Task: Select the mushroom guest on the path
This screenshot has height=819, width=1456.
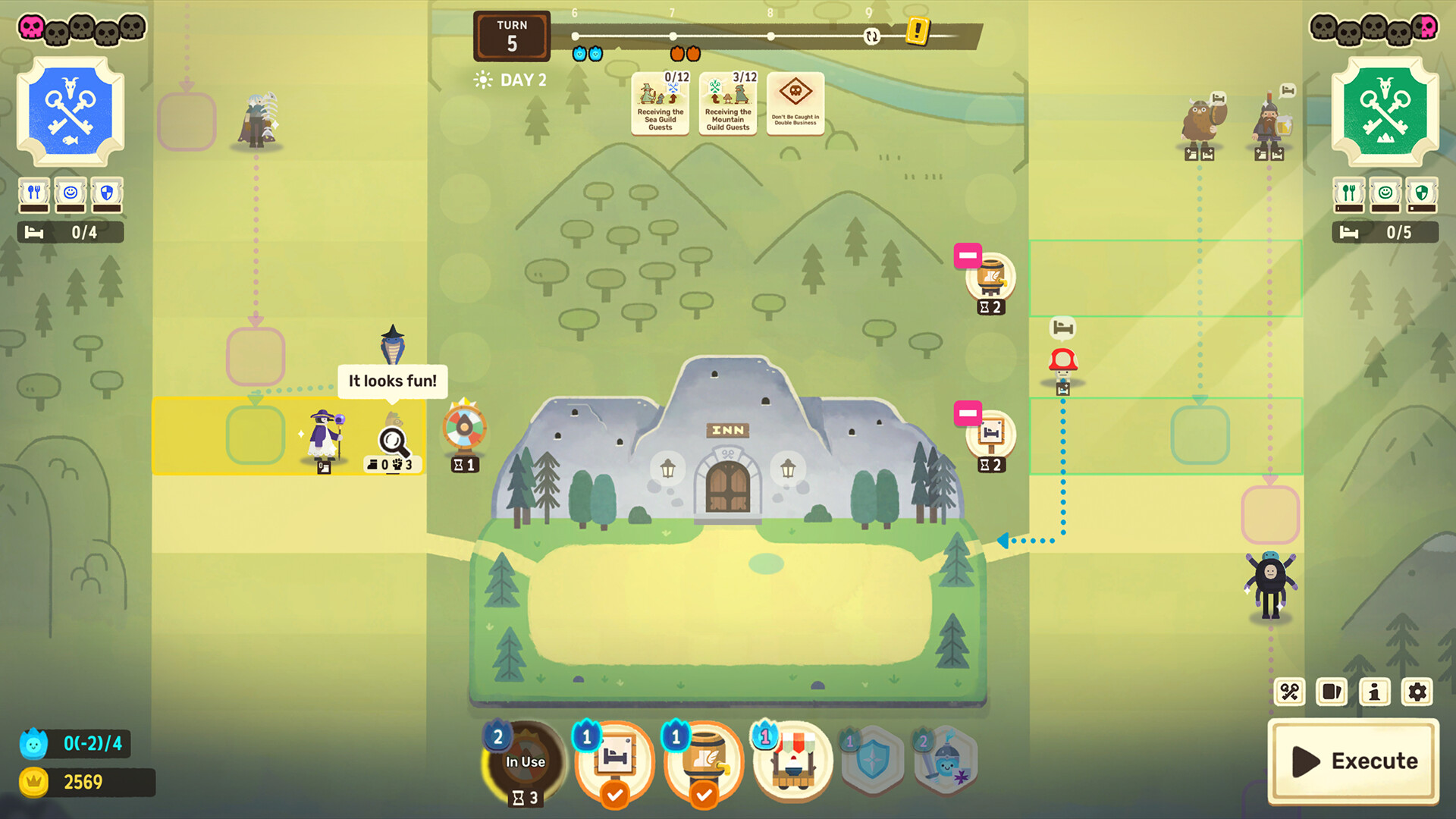Action: [1063, 362]
